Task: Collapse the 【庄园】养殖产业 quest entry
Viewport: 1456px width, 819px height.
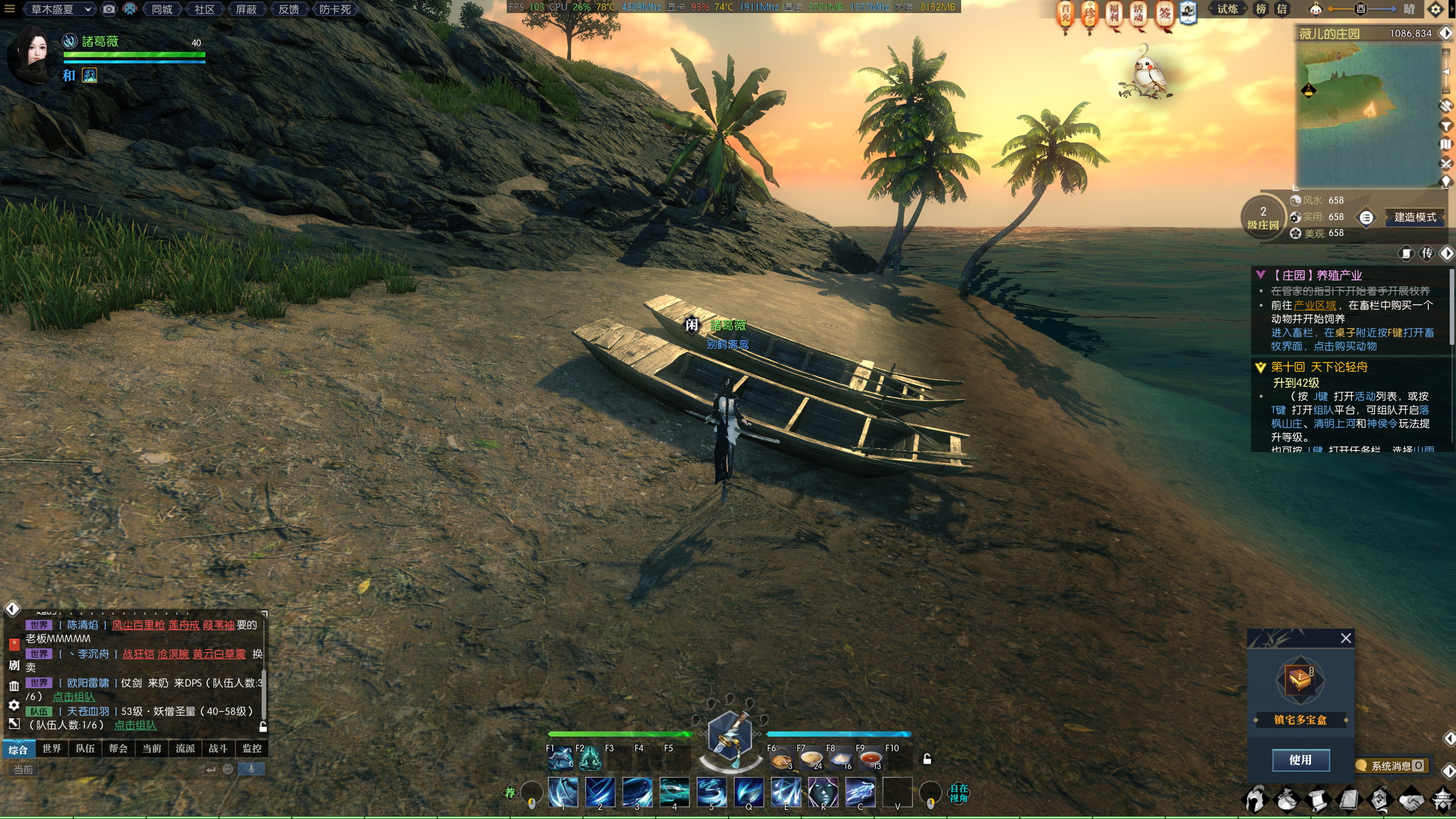Action: (1261, 275)
